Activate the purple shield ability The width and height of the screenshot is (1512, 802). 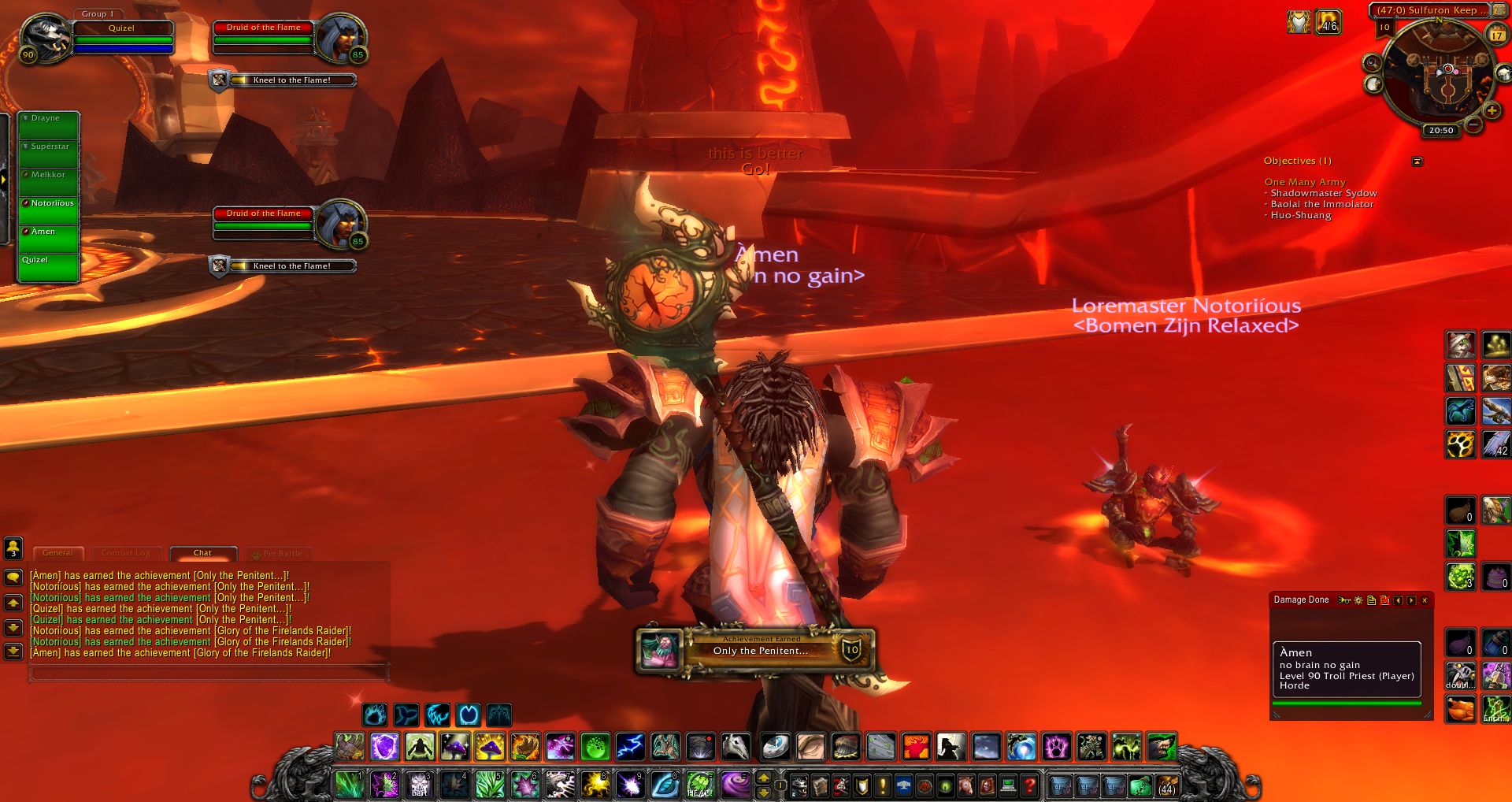coord(384,746)
